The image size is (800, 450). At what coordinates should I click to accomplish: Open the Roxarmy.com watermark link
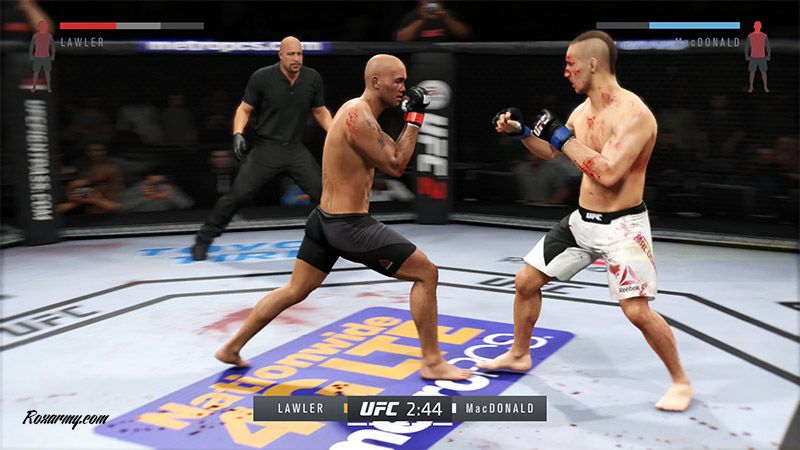pyautogui.click(x=66, y=419)
